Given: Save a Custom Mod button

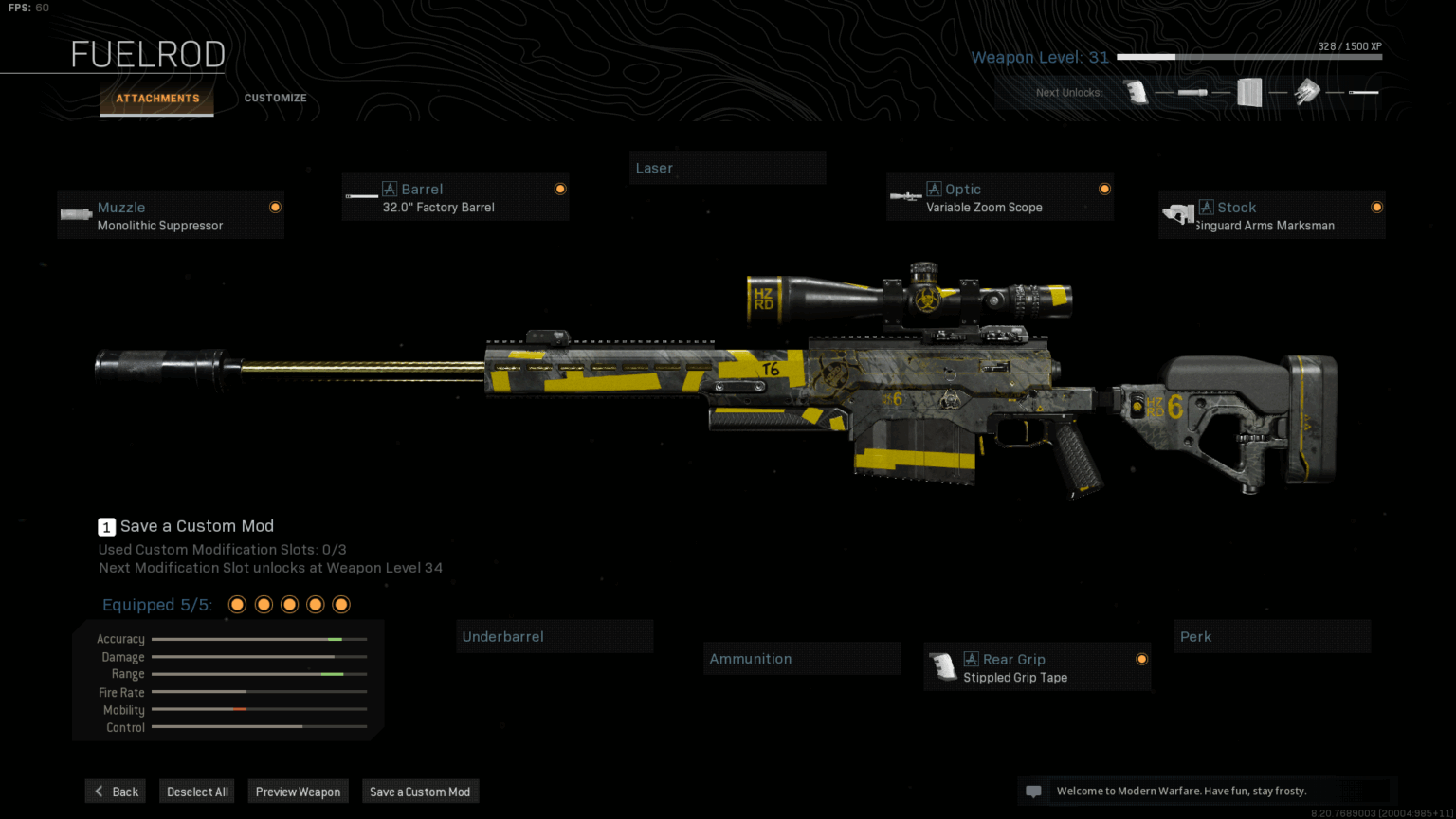Looking at the screenshot, I should 420,792.
